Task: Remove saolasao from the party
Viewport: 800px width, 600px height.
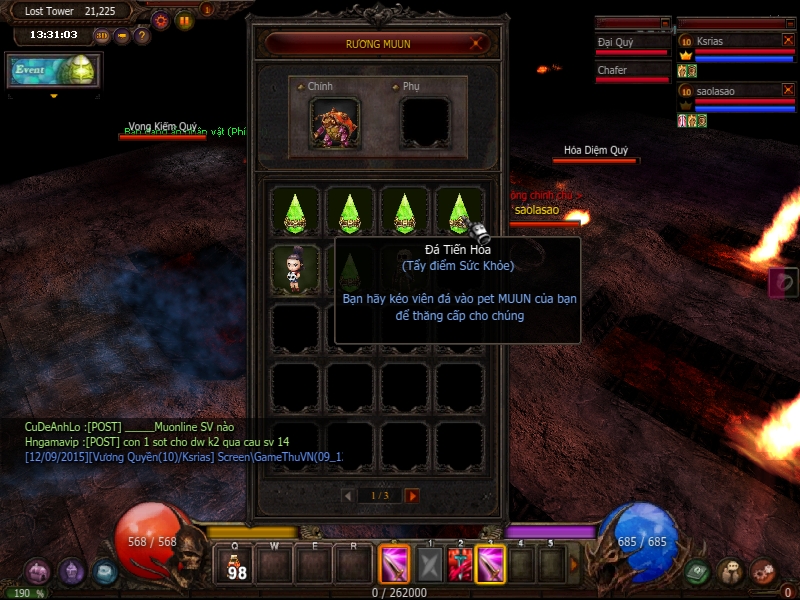Action: [x=788, y=90]
